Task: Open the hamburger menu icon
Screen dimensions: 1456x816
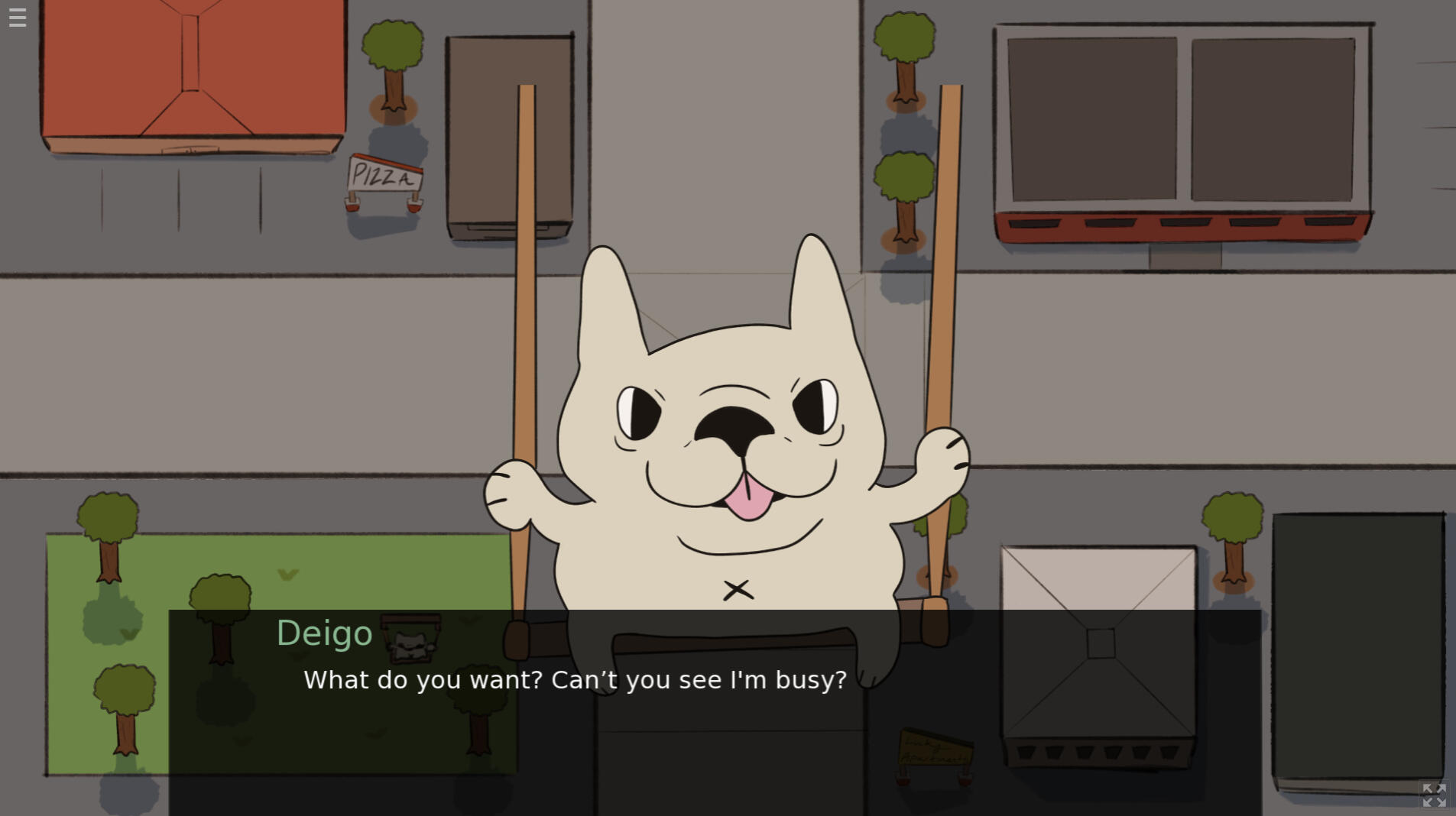Action: point(18,18)
